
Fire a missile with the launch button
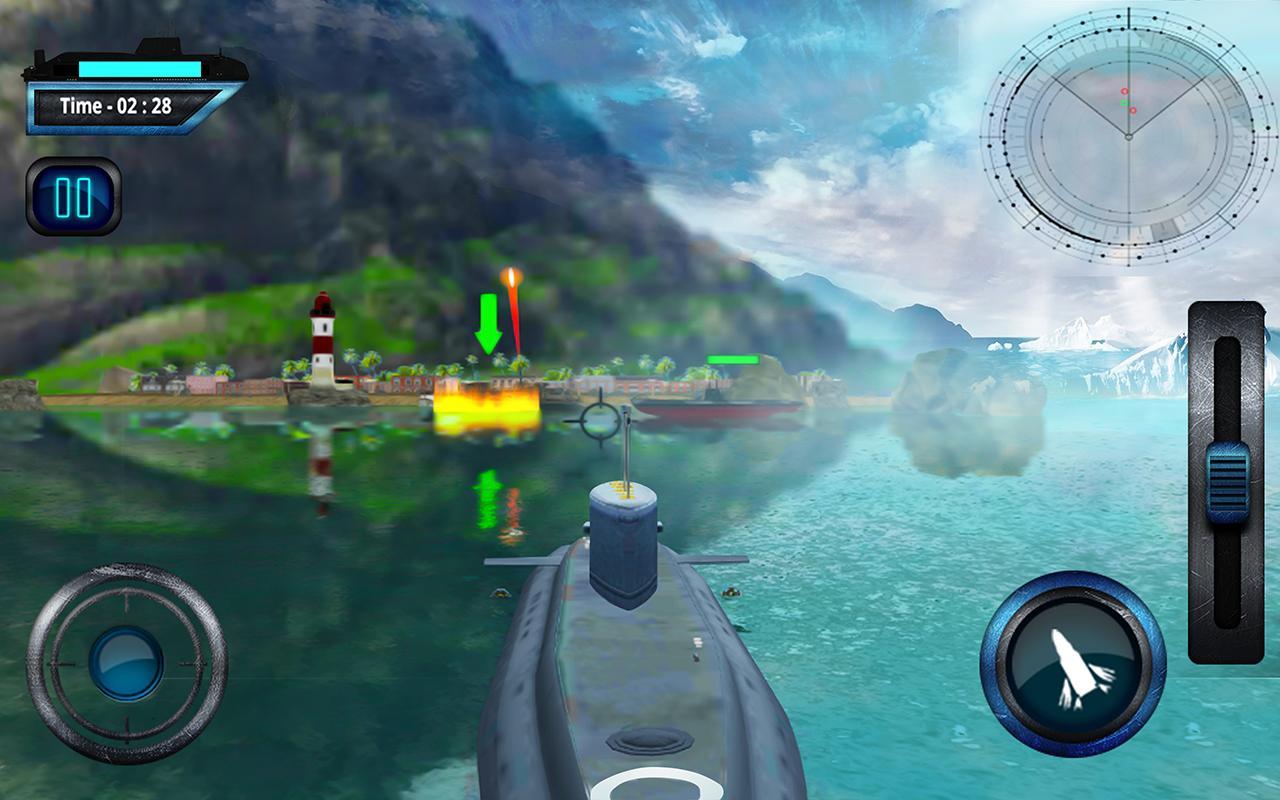pos(1072,665)
